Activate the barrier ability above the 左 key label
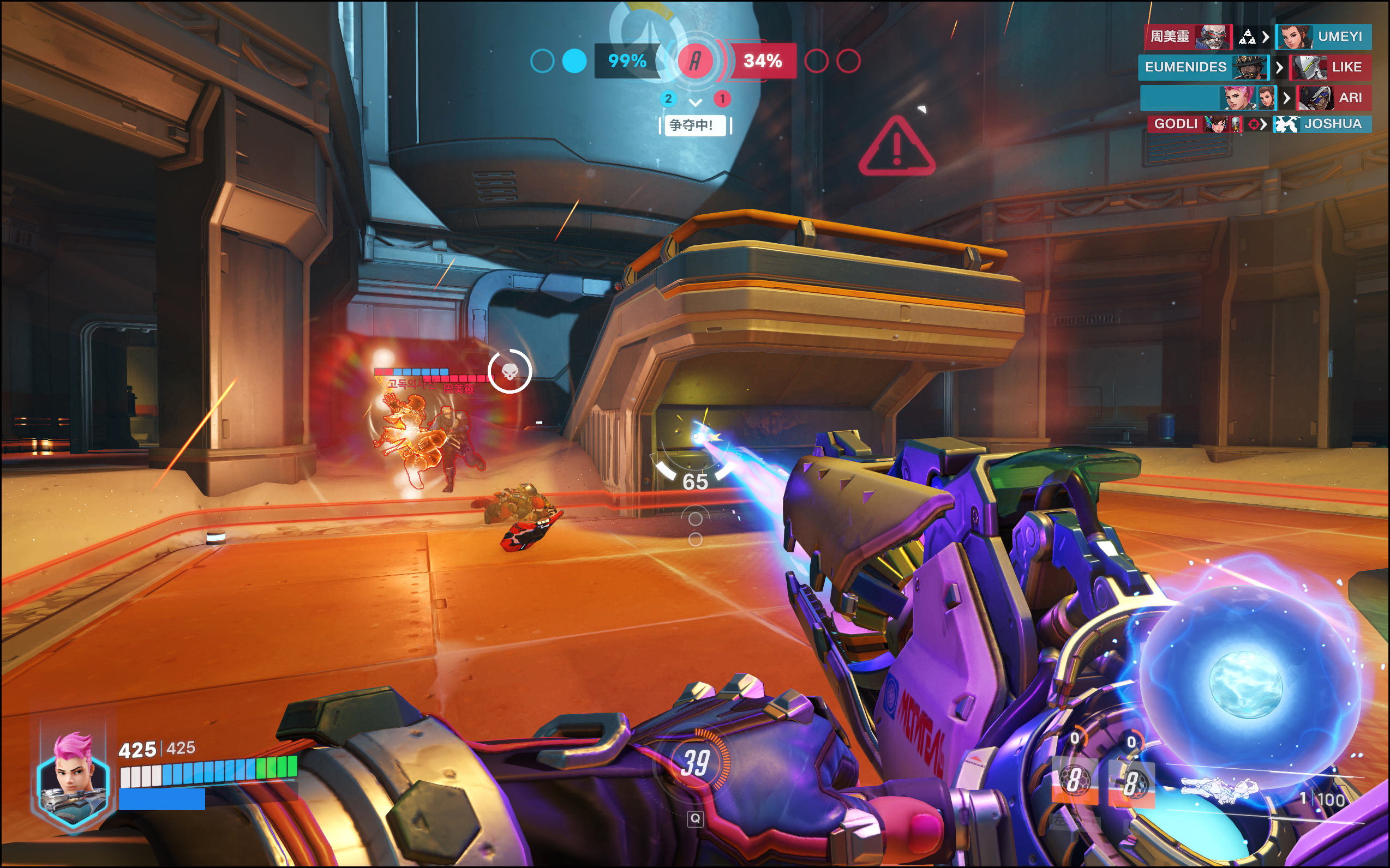 pyautogui.click(x=1074, y=781)
